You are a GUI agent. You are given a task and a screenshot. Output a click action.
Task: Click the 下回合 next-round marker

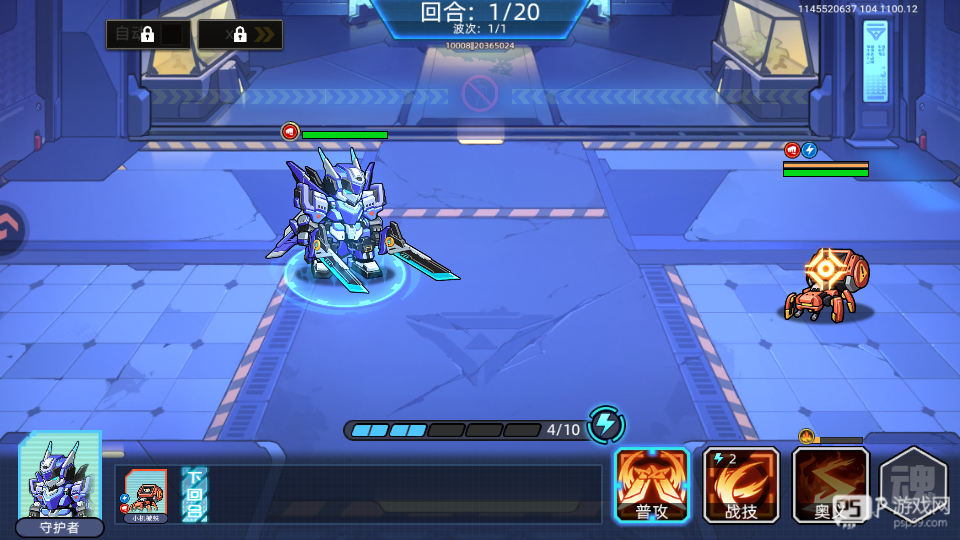[194, 494]
